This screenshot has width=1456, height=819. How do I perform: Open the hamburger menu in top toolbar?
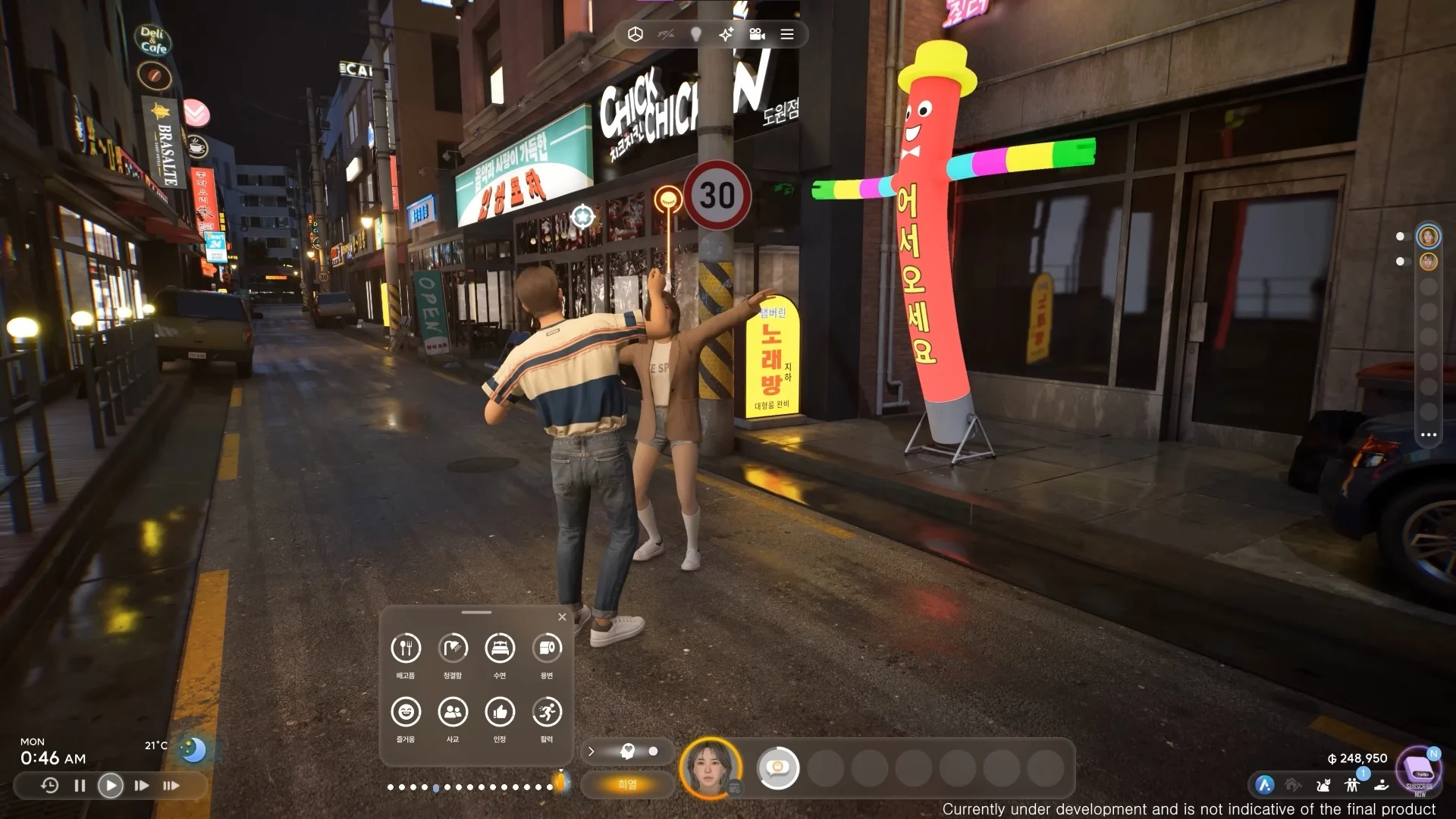pyautogui.click(x=787, y=34)
